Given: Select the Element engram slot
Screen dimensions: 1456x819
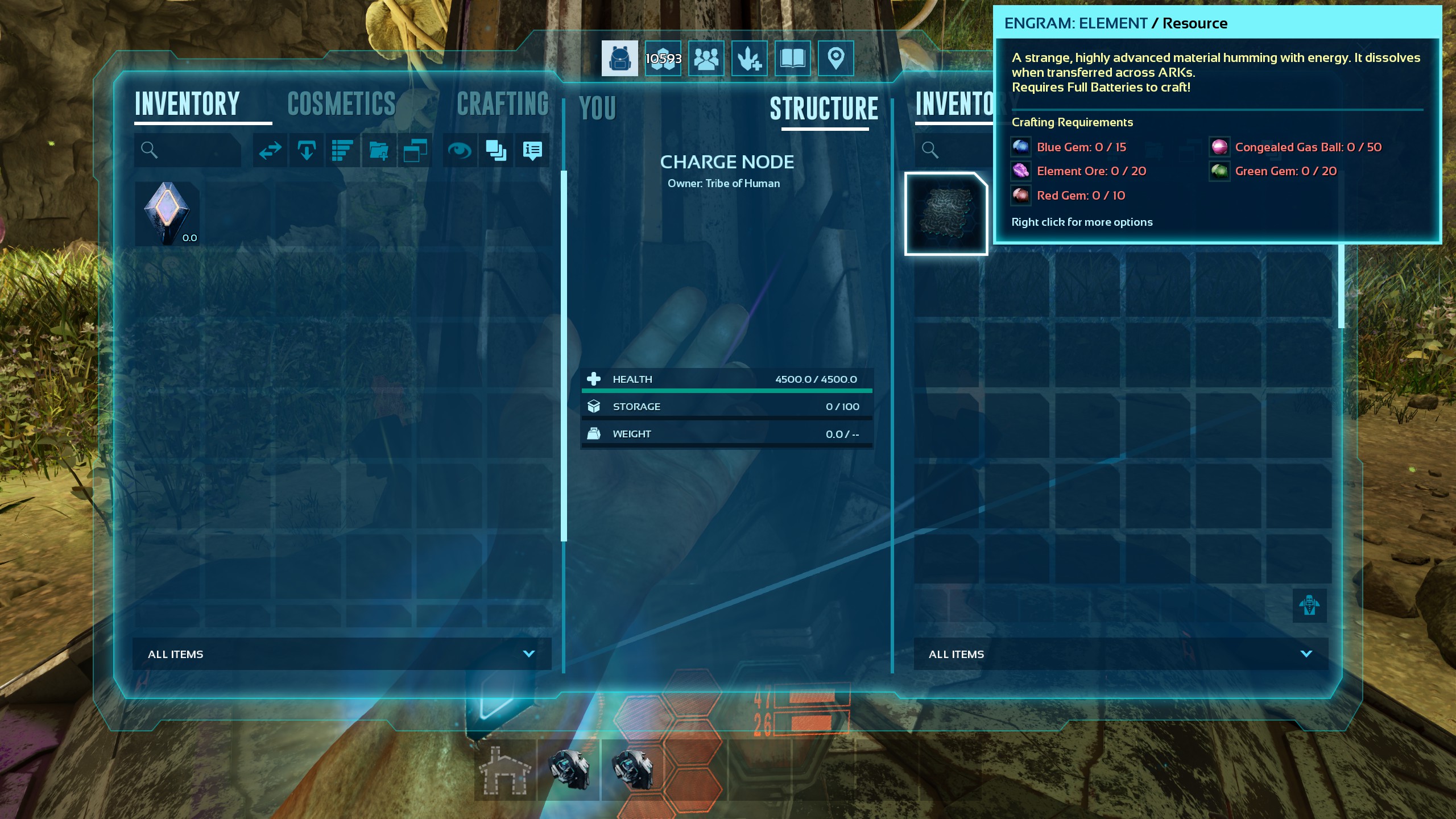Looking at the screenshot, I should coord(946,214).
